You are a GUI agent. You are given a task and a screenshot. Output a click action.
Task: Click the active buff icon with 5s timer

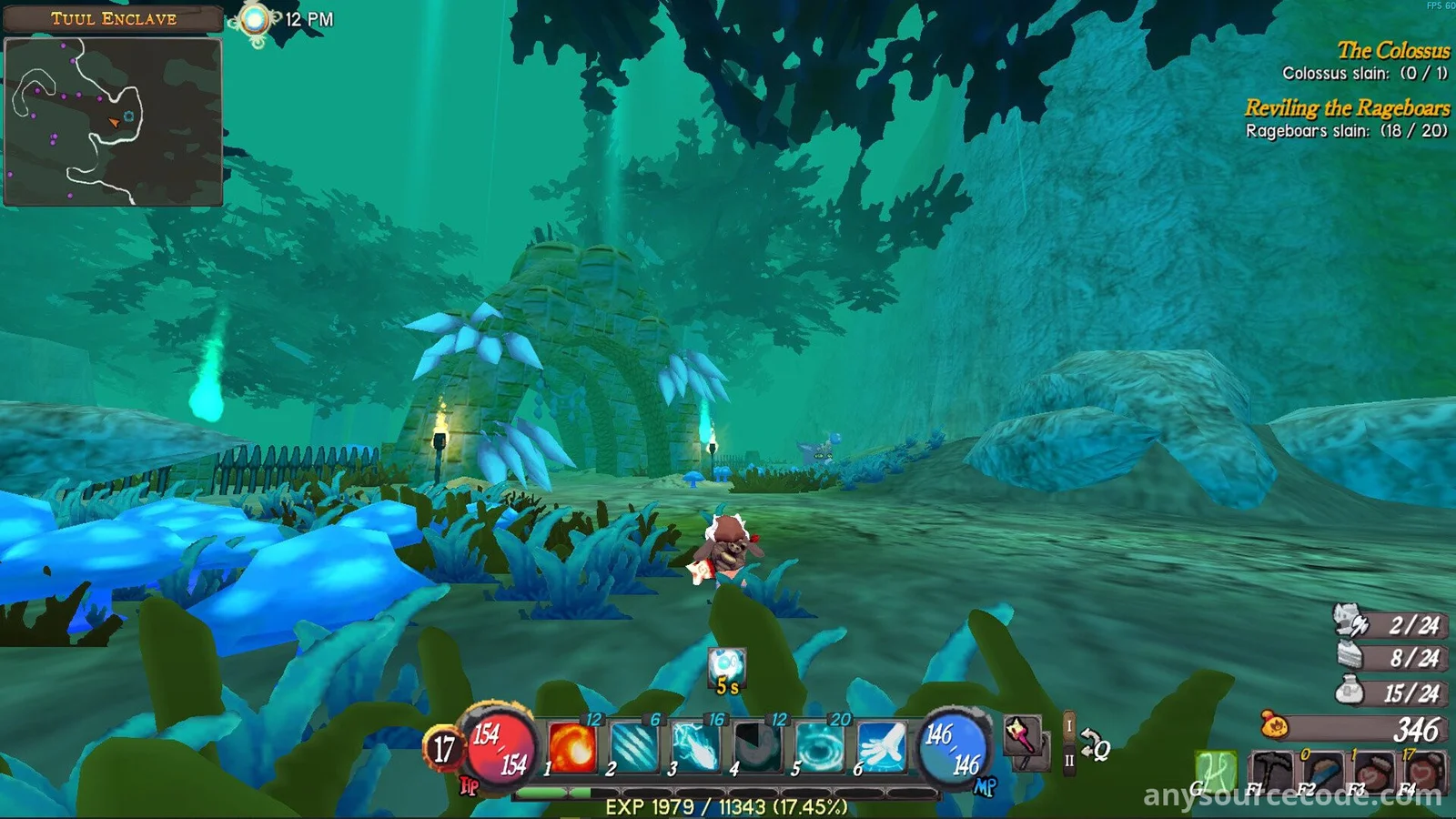(x=727, y=667)
